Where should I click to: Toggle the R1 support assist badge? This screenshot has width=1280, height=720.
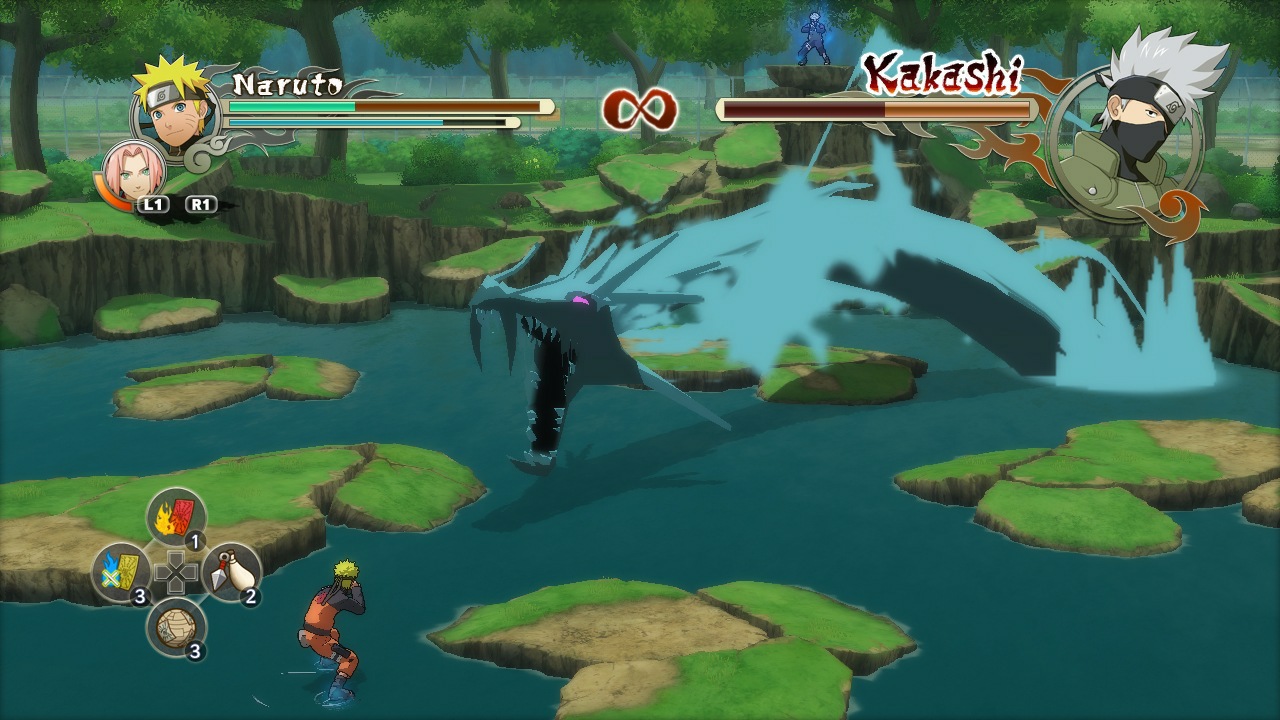pyautogui.click(x=200, y=204)
